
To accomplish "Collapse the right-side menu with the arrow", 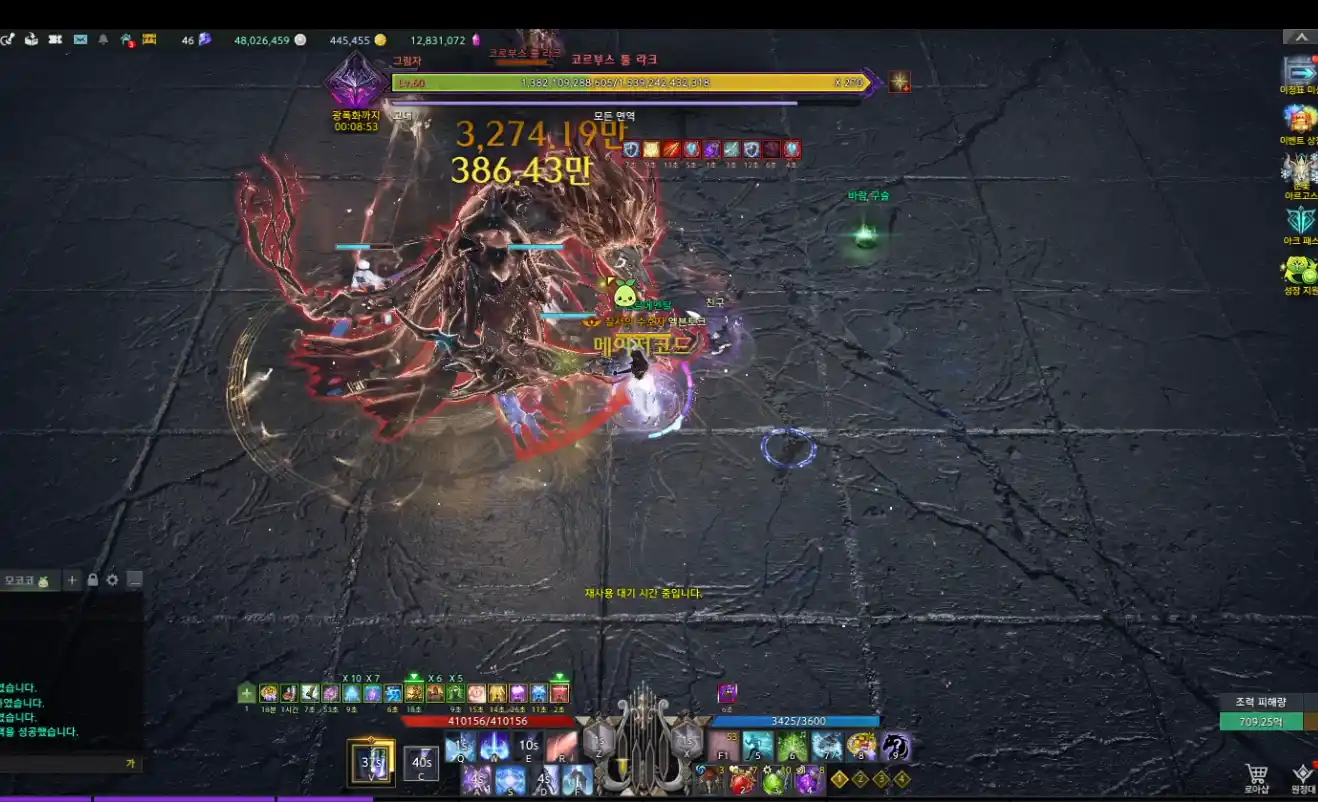I will (x=1300, y=37).
